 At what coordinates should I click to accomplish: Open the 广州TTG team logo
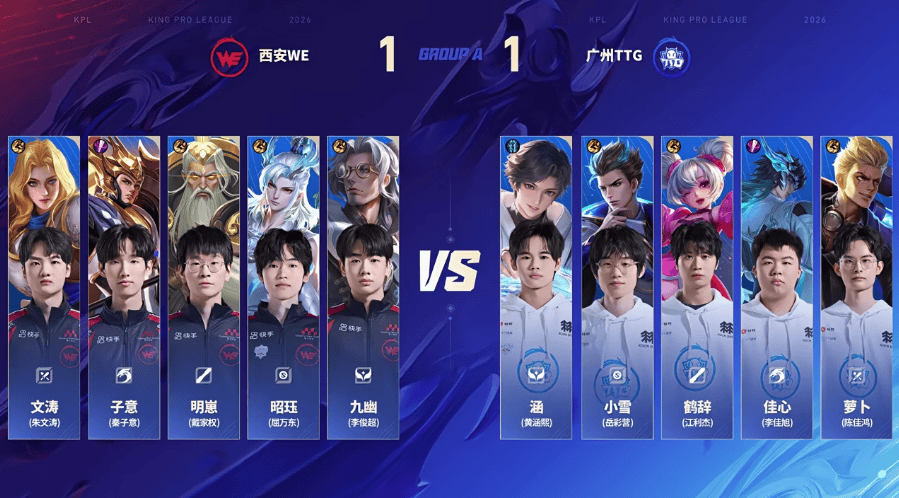click(x=670, y=56)
